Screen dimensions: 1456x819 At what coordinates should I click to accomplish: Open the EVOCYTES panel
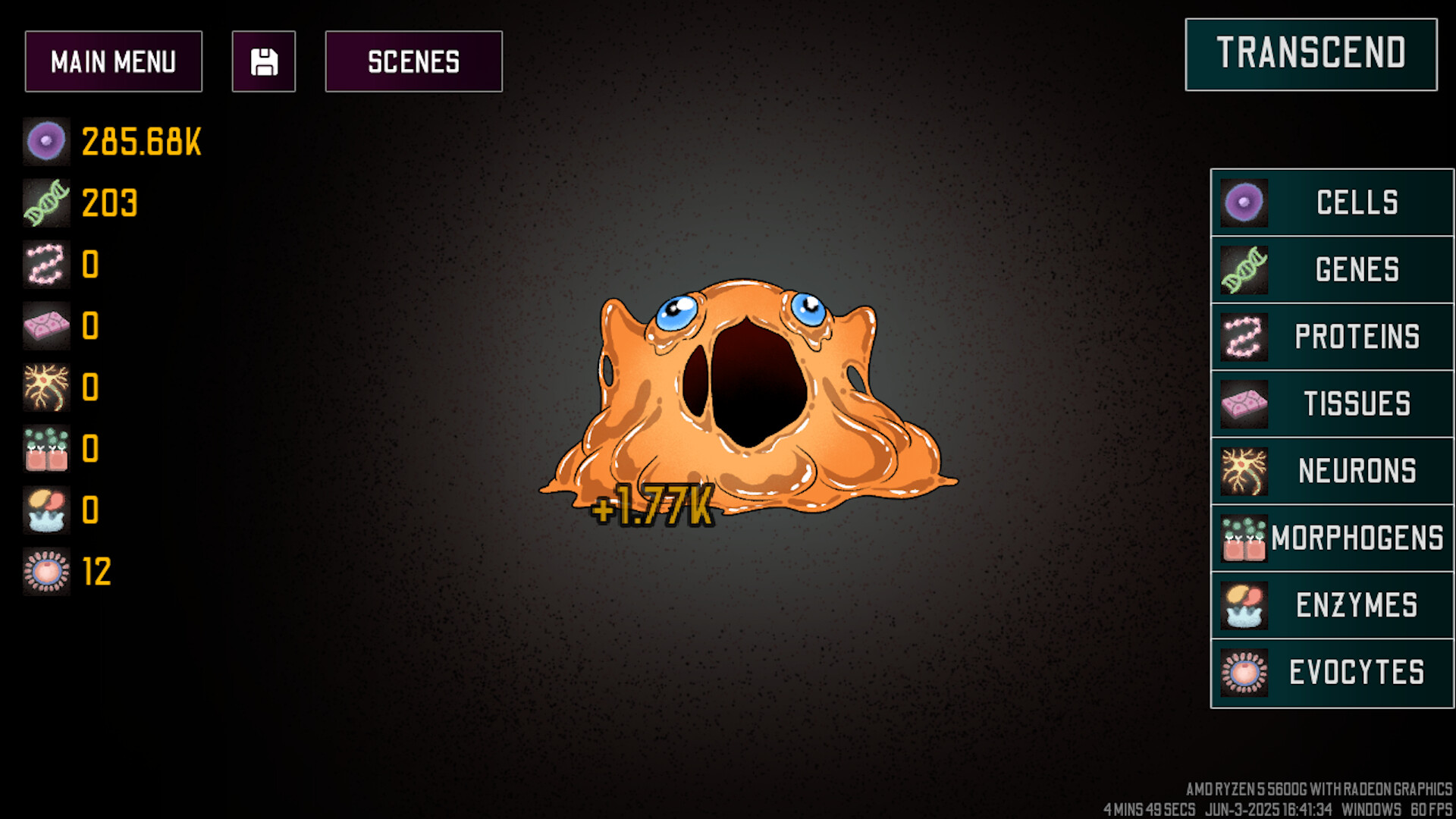(1332, 670)
